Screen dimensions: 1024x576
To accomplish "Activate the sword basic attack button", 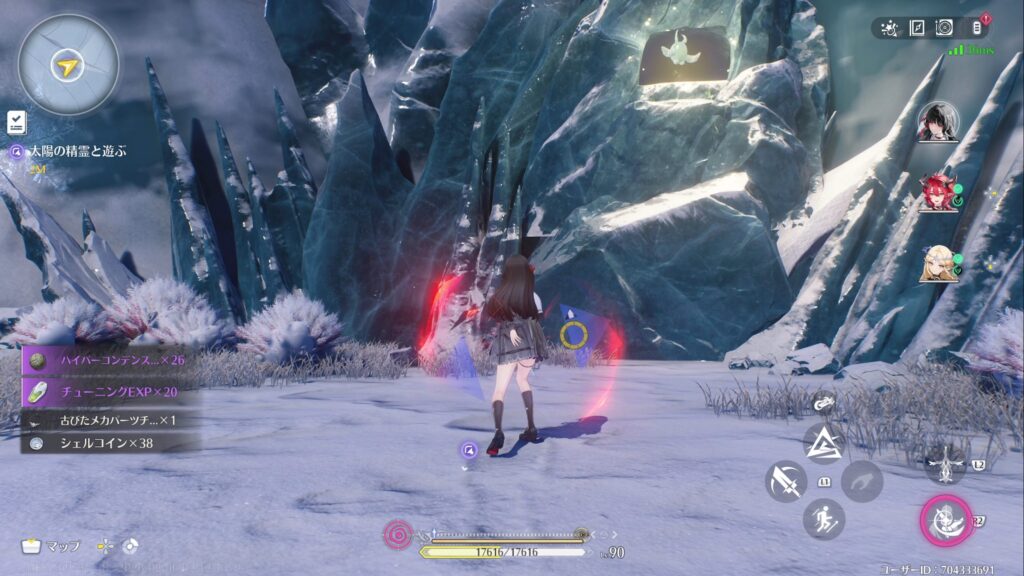I will (786, 481).
